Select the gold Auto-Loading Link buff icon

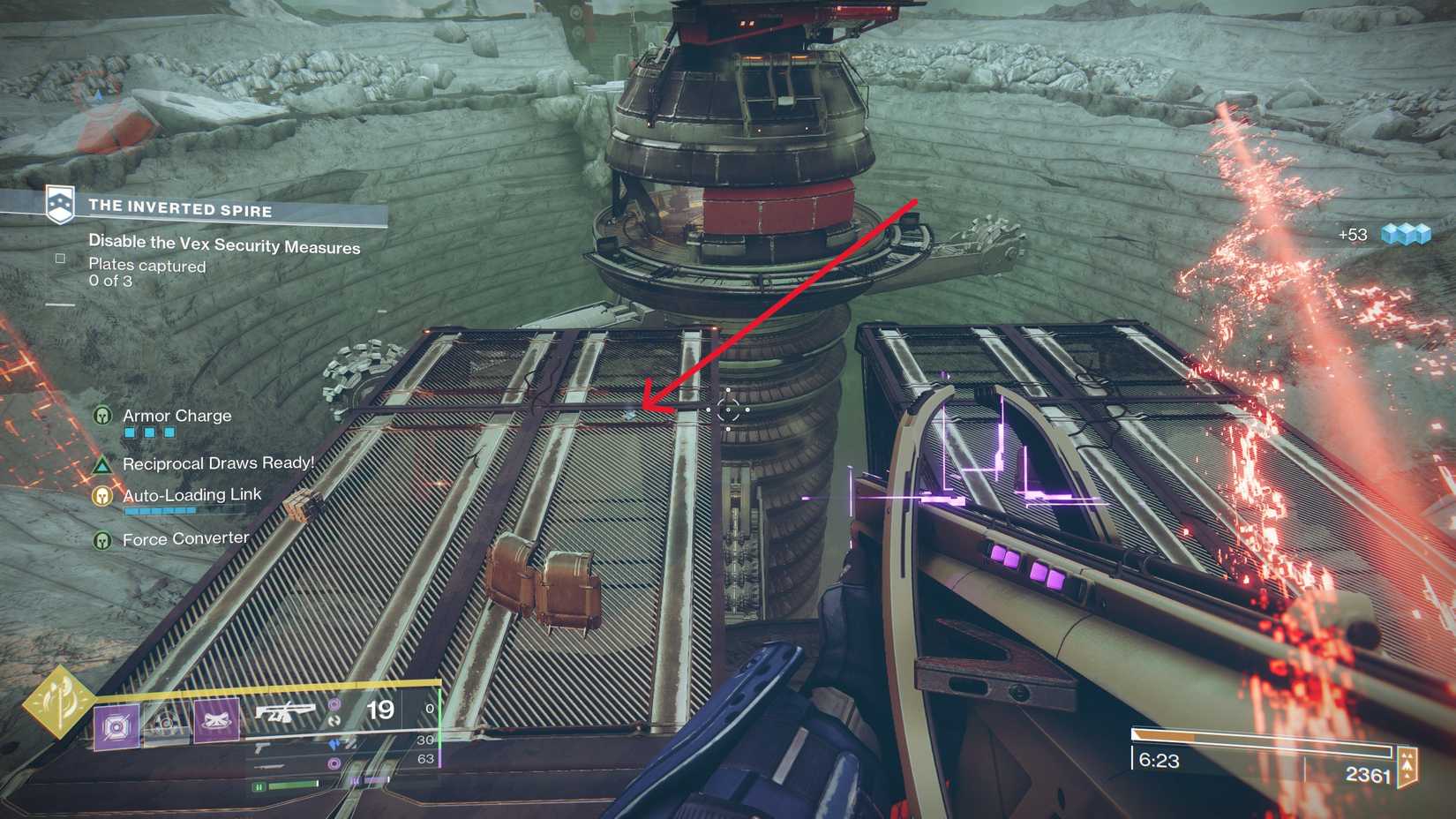click(101, 496)
